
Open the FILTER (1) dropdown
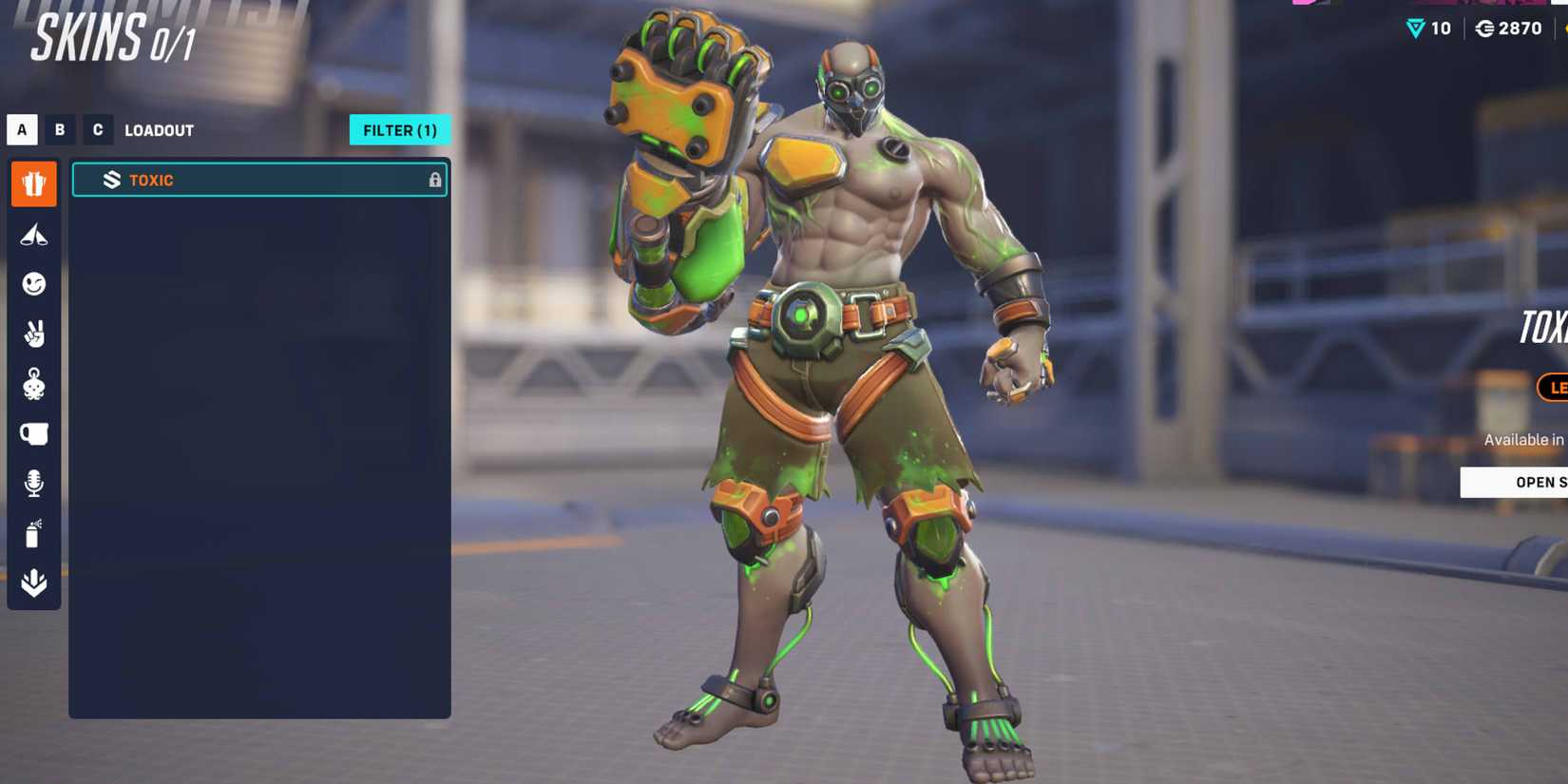(400, 130)
